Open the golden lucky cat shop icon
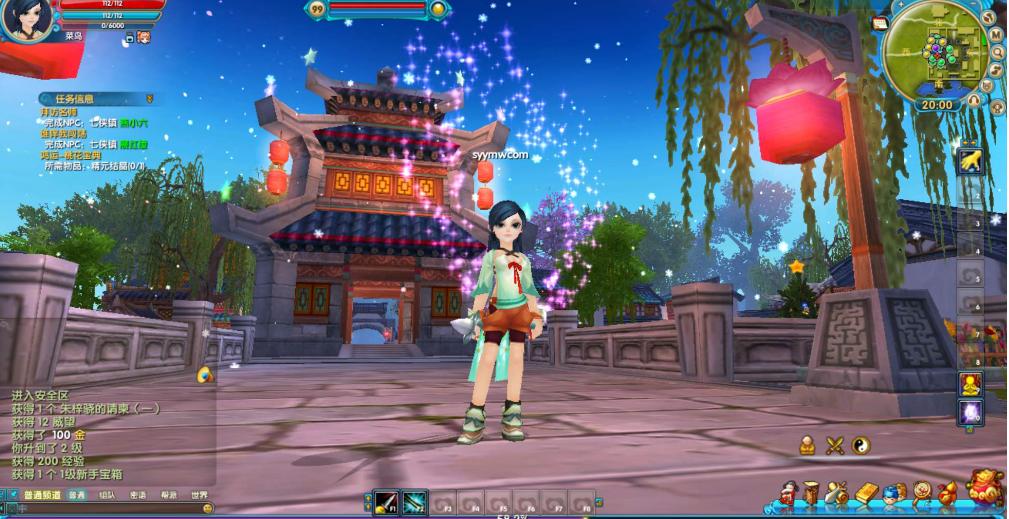The width and height of the screenshot is (1009, 519). (x=985, y=487)
